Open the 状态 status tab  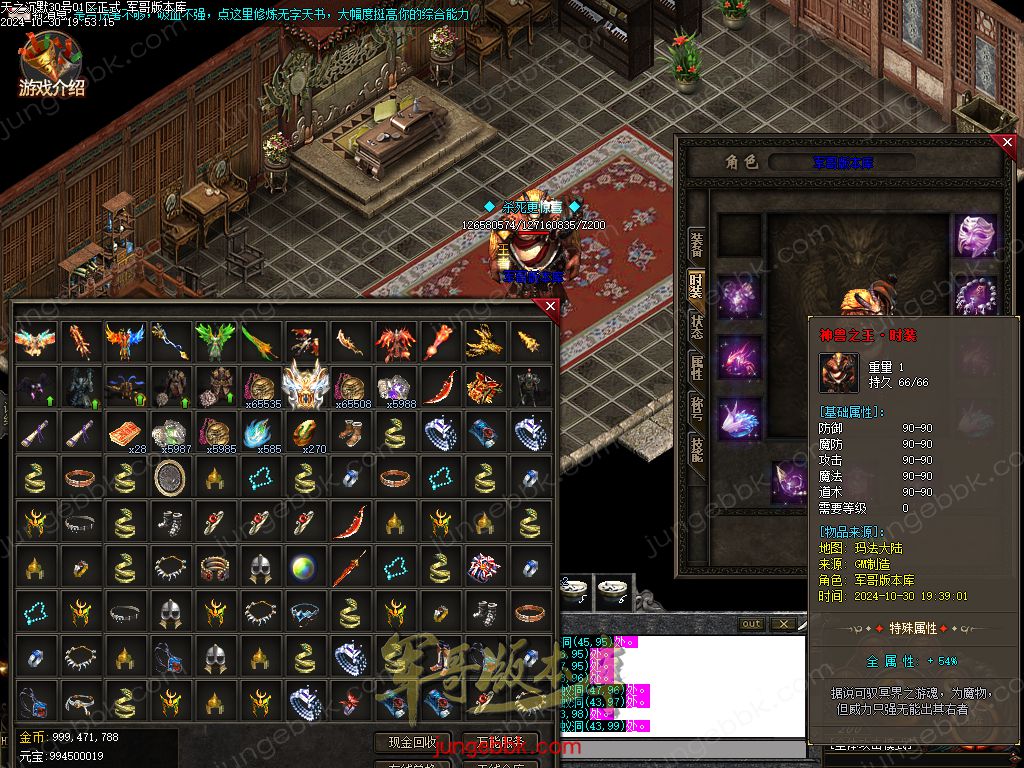pyautogui.click(x=696, y=326)
